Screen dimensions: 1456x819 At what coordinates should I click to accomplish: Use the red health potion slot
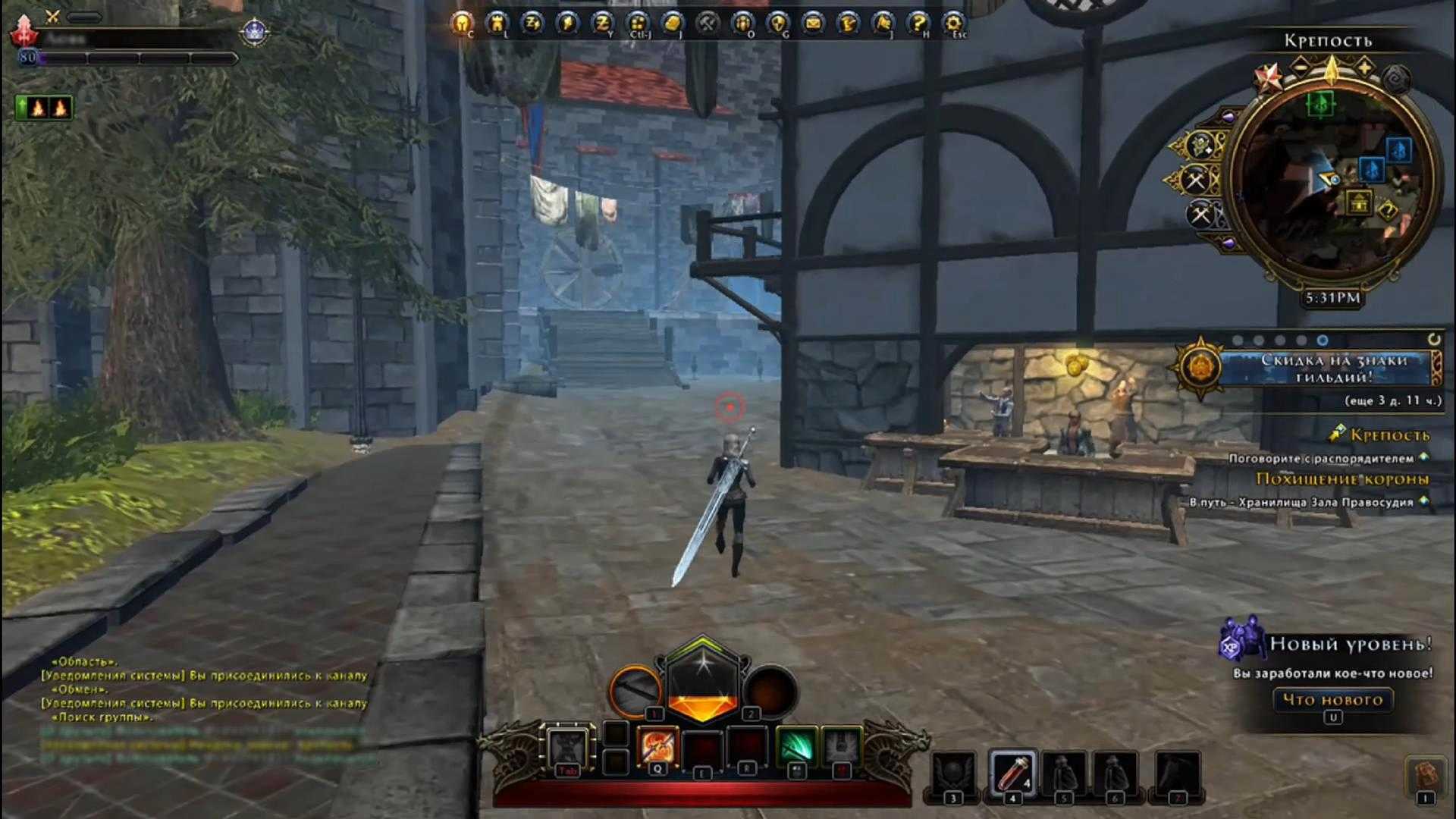pyautogui.click(x=1012, y=773)
